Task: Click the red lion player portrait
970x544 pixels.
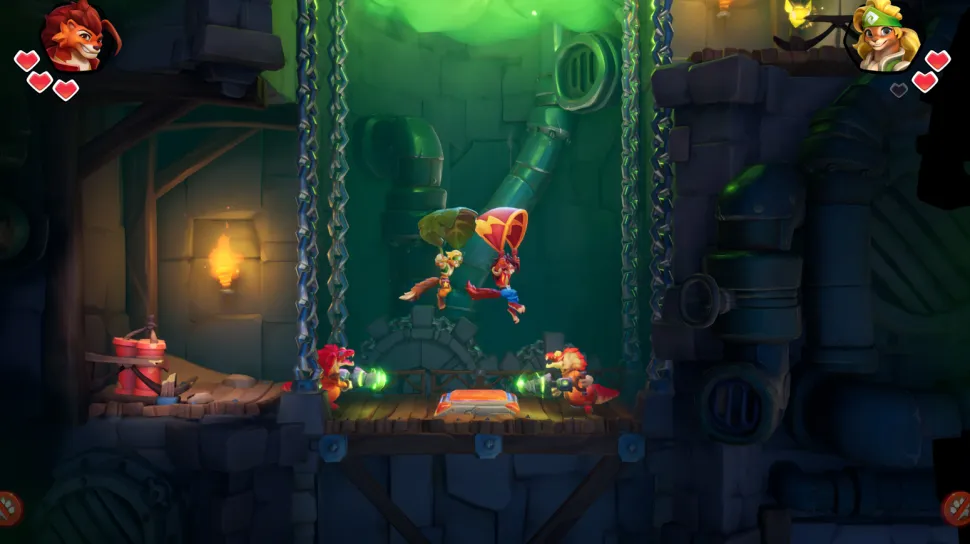Action: pyautogui.click(x=76, y=36)
